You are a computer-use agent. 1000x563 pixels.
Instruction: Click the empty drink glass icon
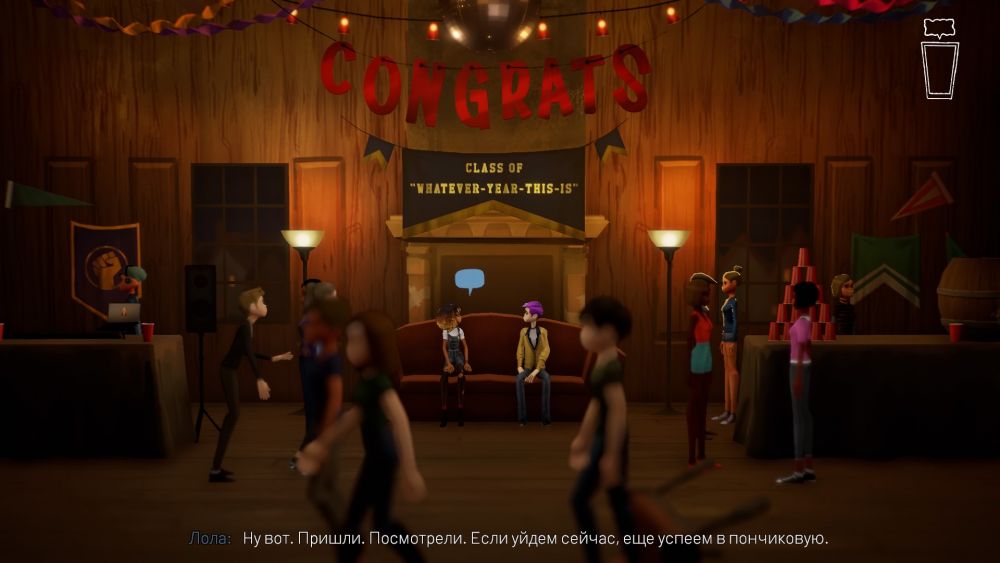[940, 69]
